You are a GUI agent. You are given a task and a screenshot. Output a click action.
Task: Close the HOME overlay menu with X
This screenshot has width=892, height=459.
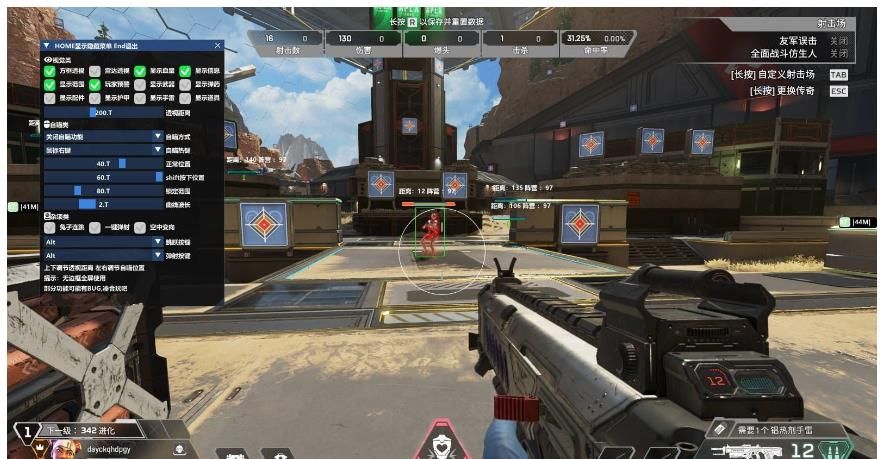tap(218, 46)
